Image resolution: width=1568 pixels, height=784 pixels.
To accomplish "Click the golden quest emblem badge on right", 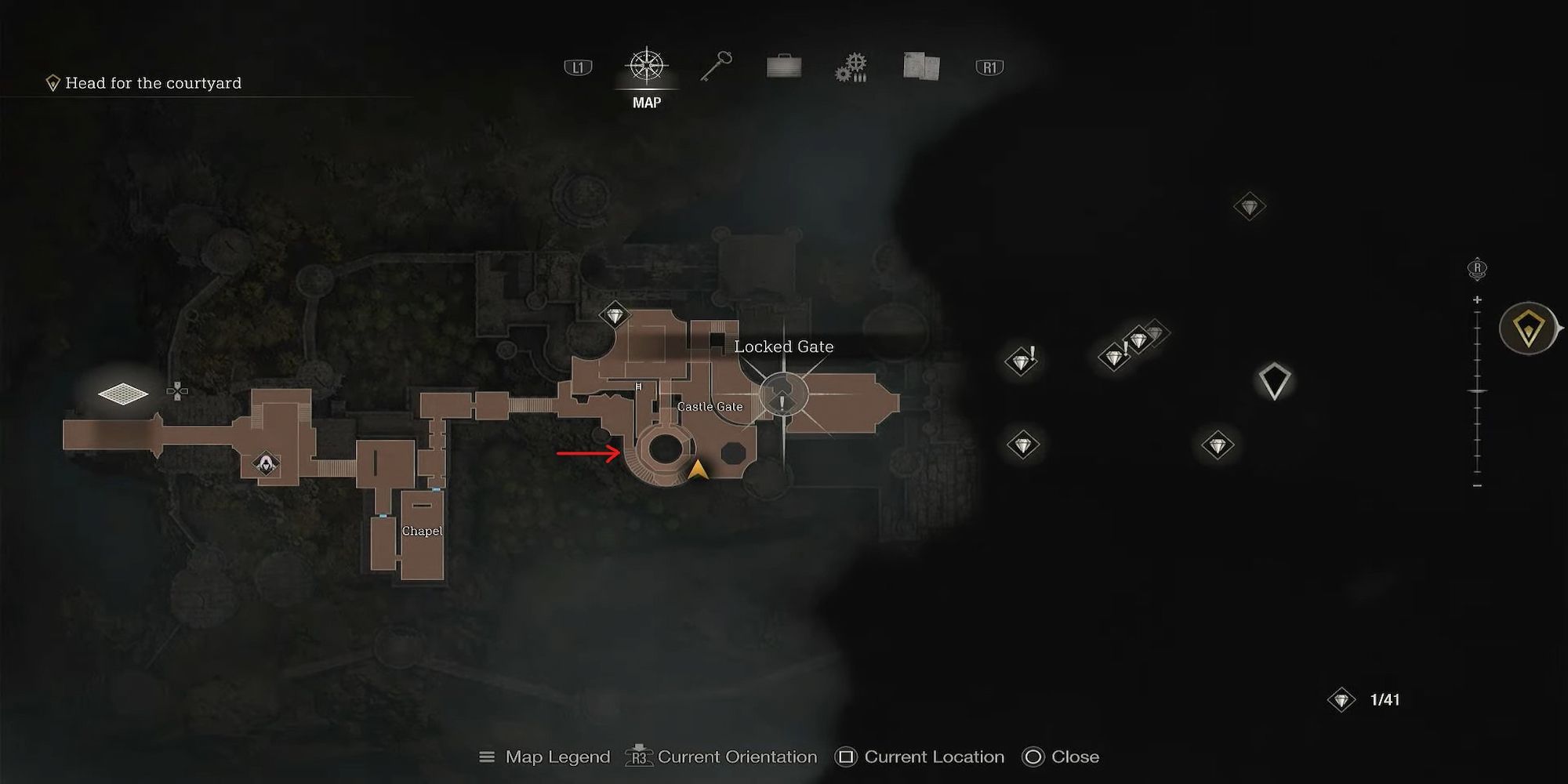I will pos(1527,329).
